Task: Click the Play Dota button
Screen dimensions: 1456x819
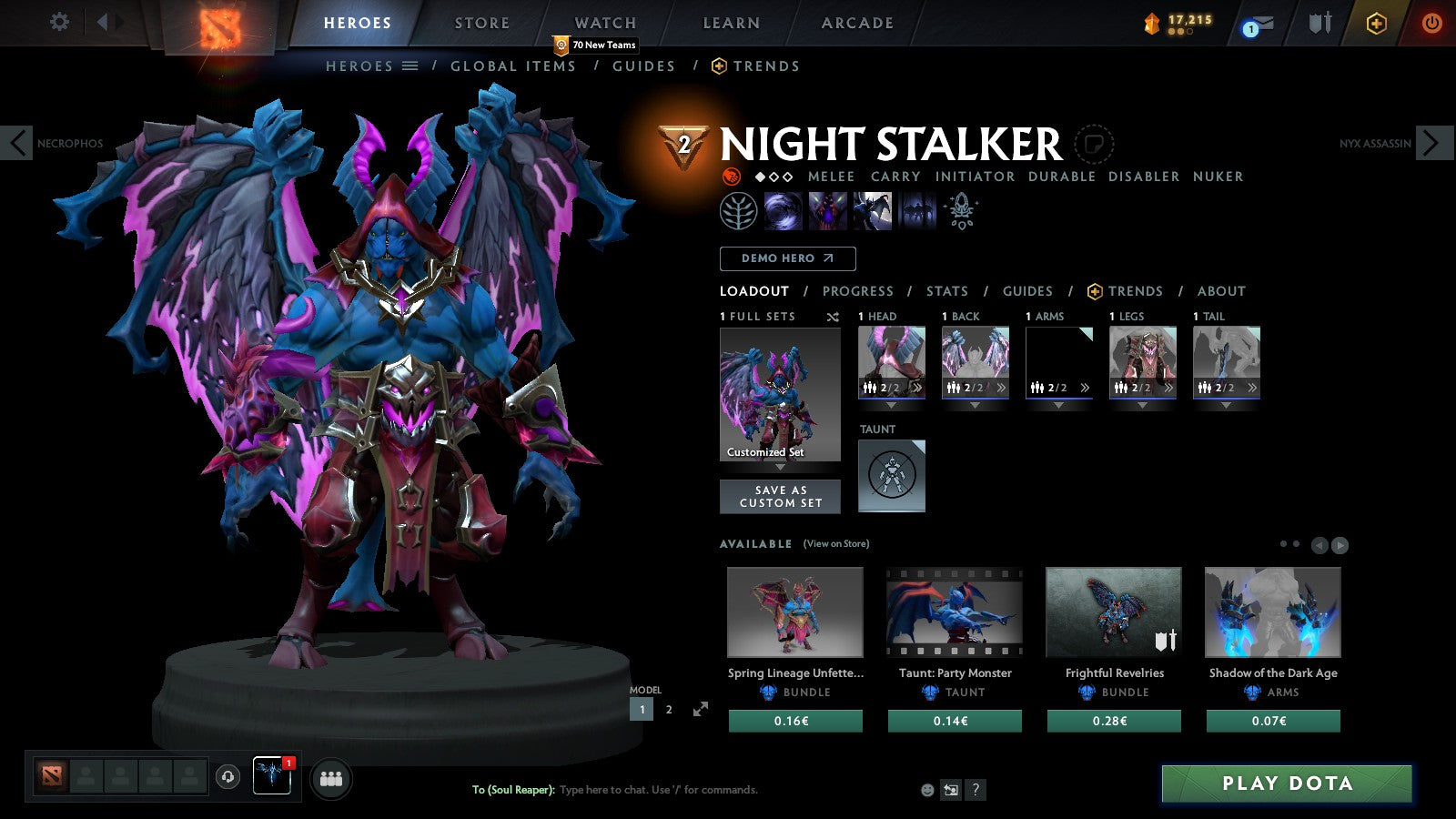Action: click(1287, 784)
